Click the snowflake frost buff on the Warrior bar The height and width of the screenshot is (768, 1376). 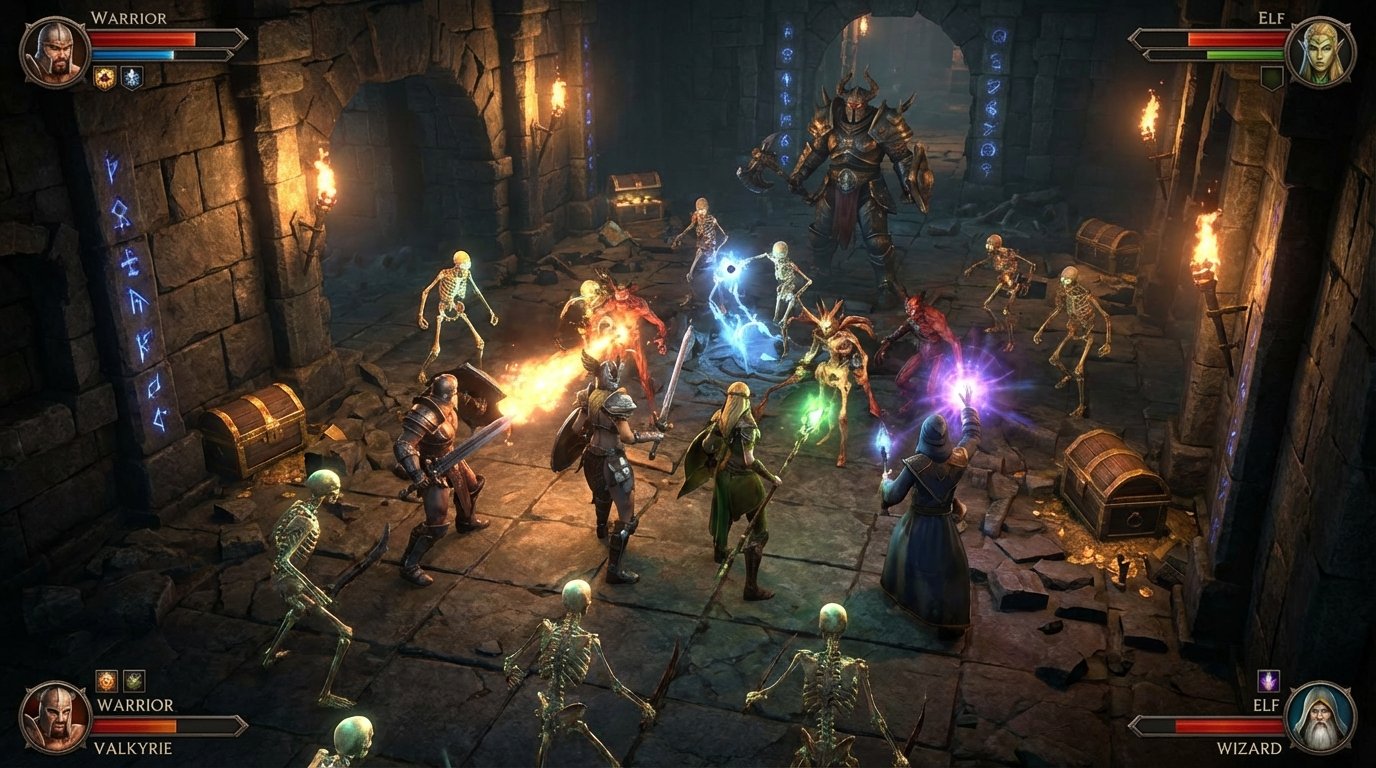132,76
